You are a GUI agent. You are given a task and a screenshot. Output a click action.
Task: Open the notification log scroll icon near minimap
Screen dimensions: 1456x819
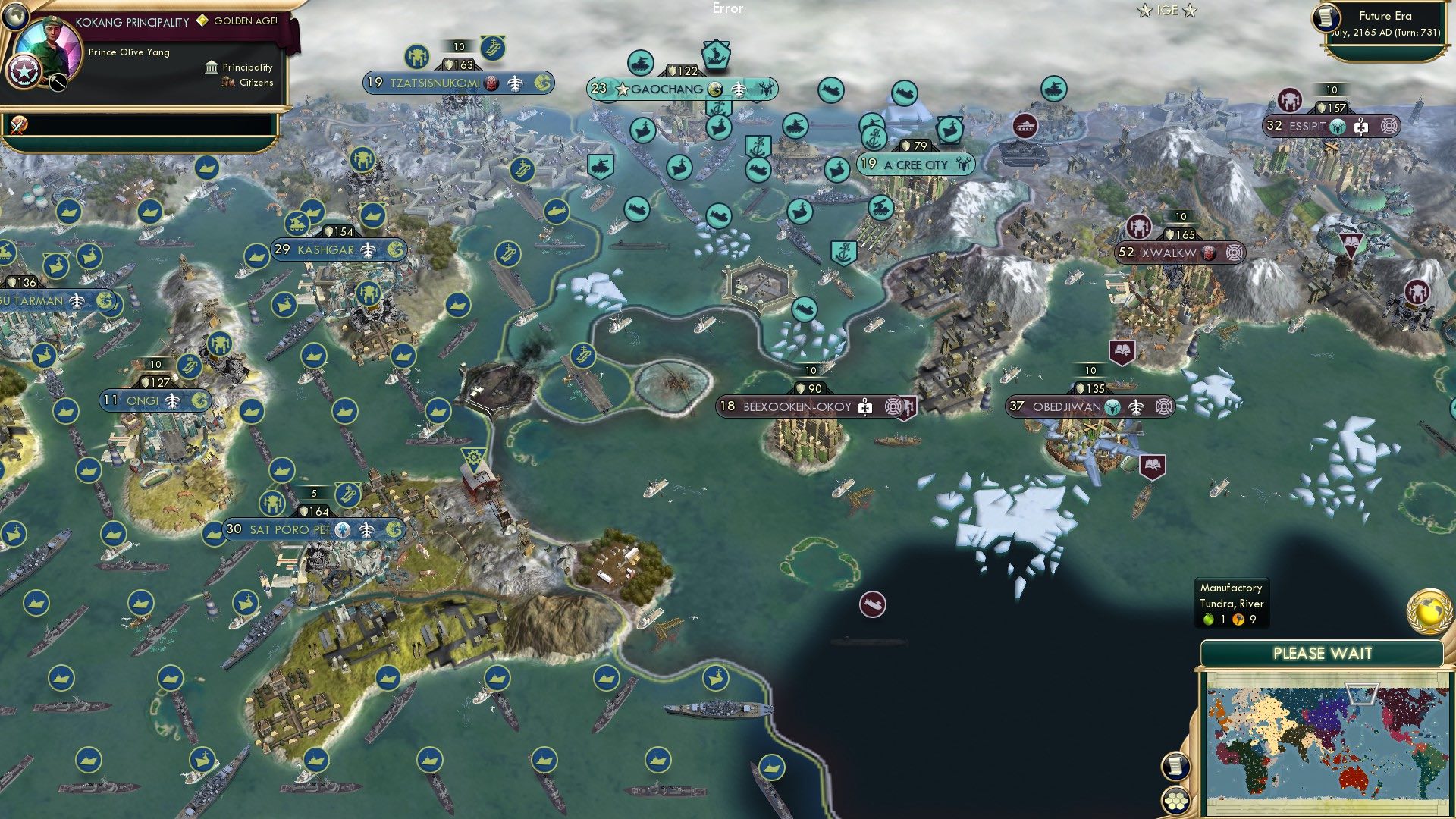tap(1175, 766)
